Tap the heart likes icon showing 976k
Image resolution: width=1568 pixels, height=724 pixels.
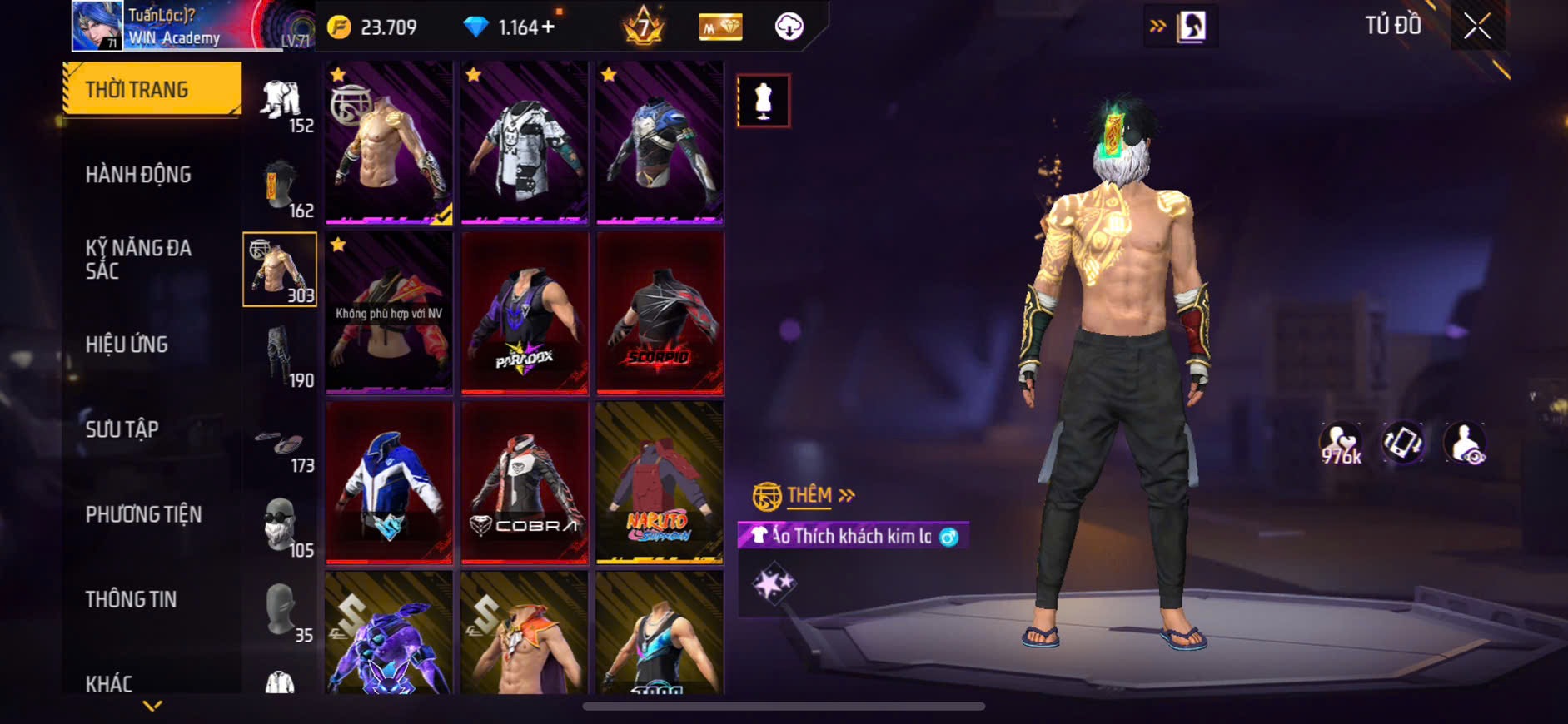point(1340,443)
